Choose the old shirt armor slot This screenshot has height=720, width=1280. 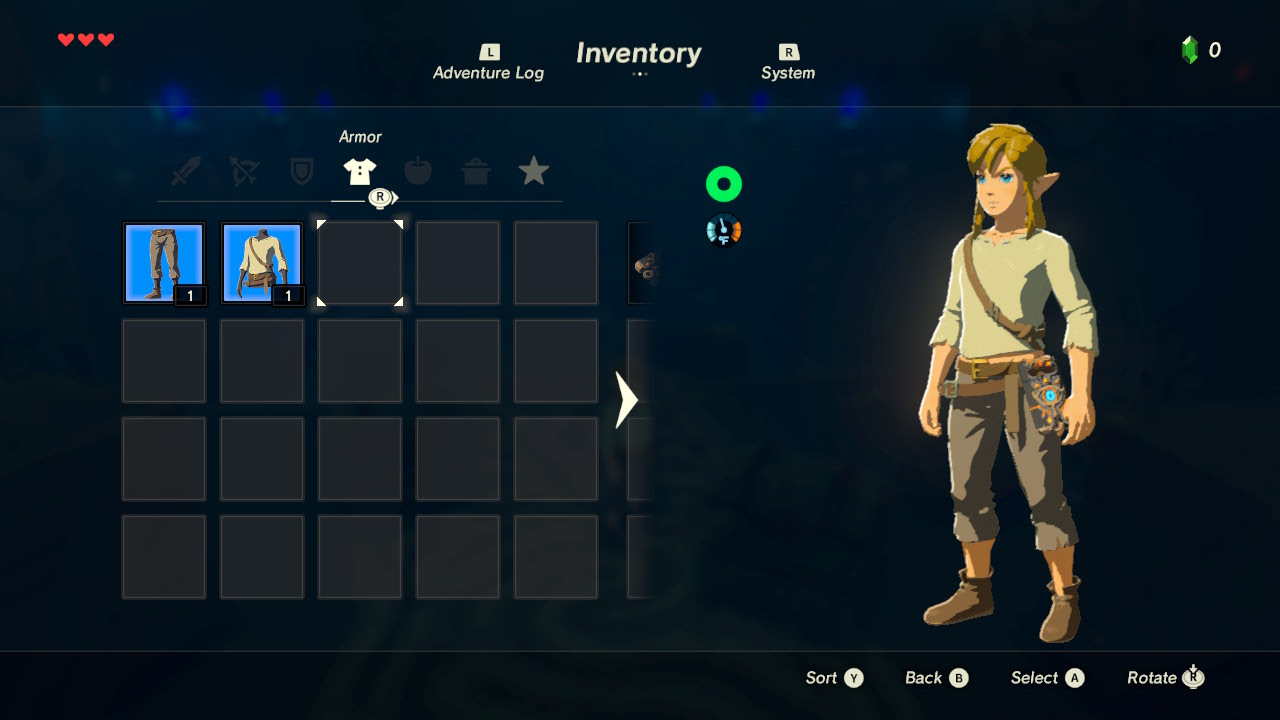262,263
